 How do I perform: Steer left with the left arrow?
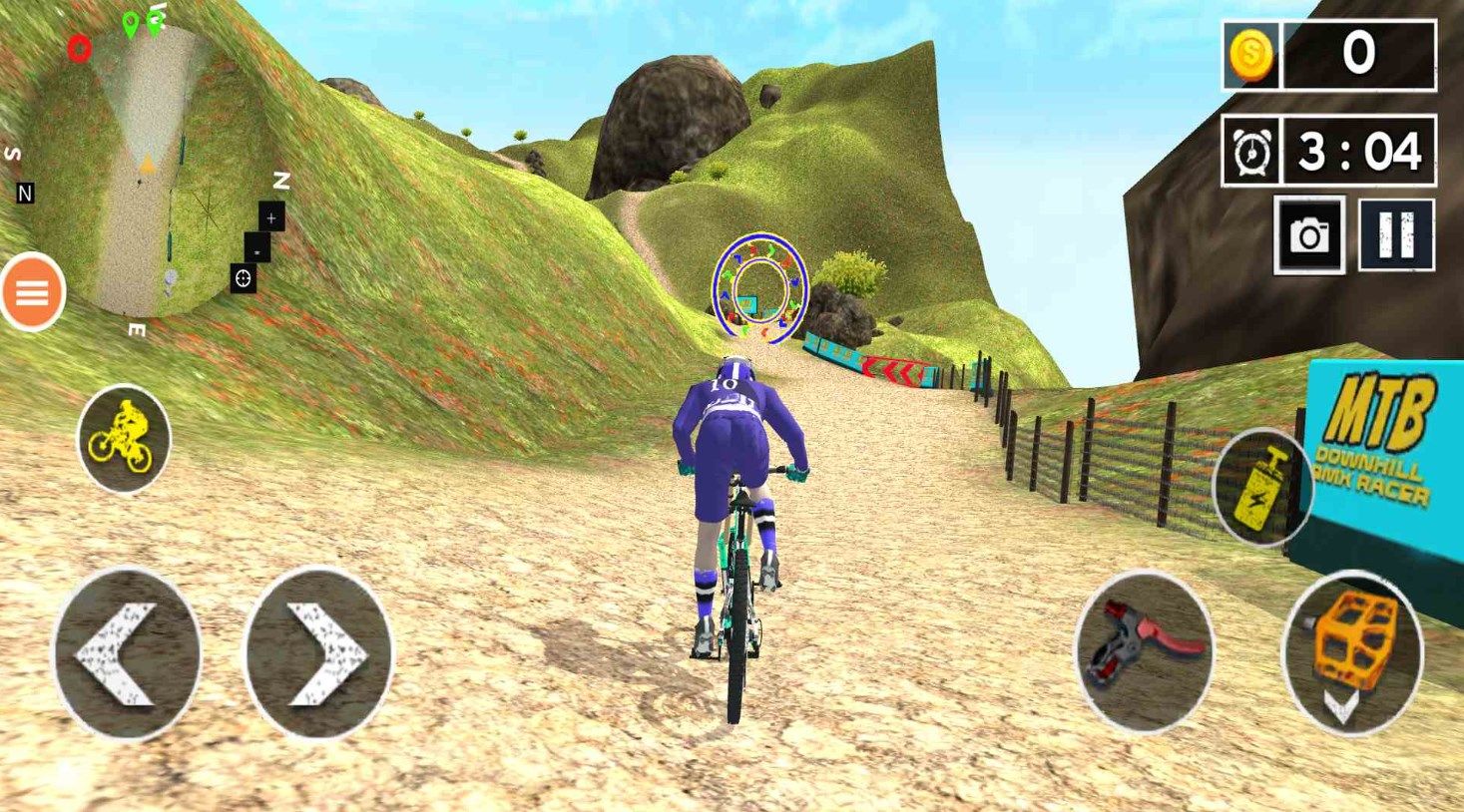(x=126, y=654)
